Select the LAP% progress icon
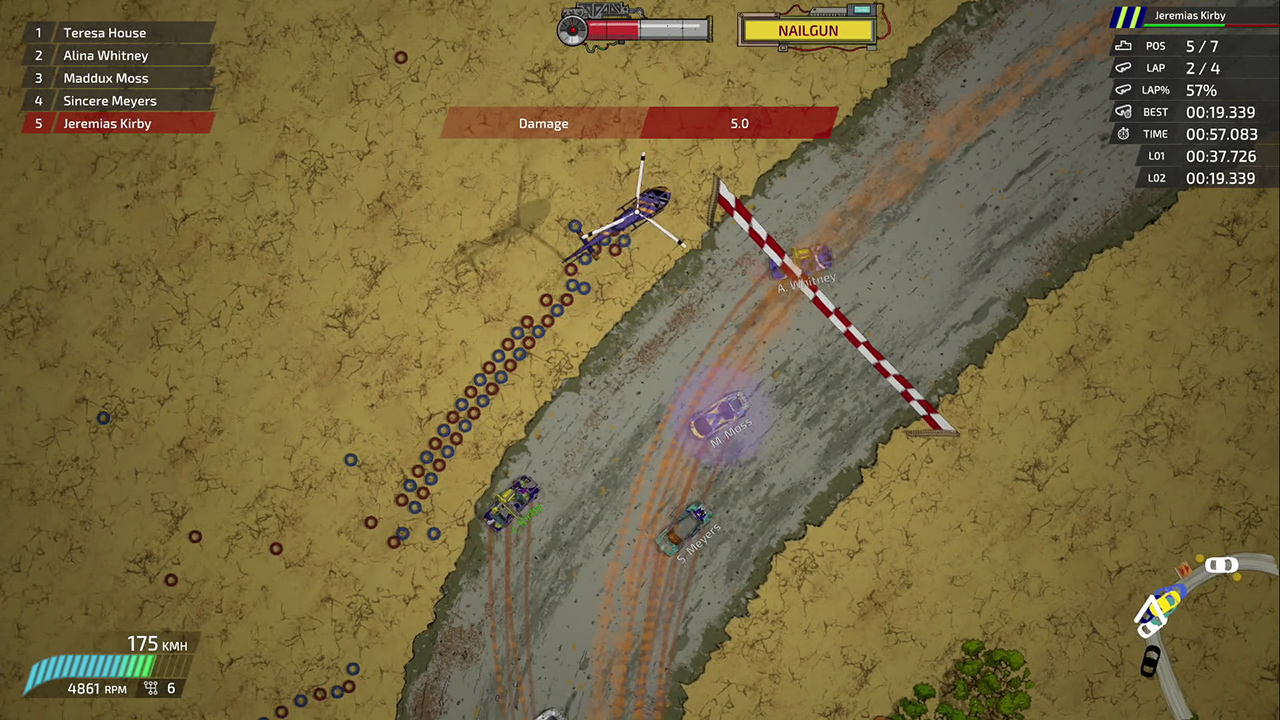The height and width of the screenshot is (720, 1280). pos(1124,89)
